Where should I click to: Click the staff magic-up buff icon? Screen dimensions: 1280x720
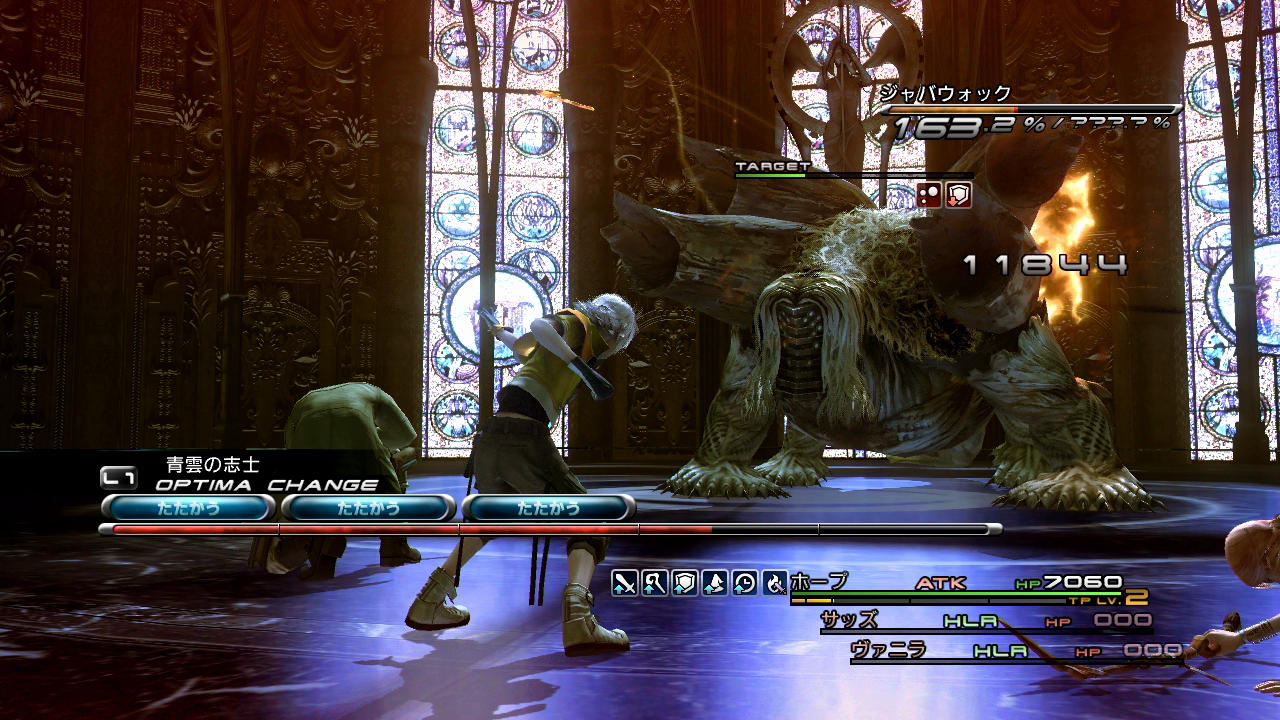[655, 582]
